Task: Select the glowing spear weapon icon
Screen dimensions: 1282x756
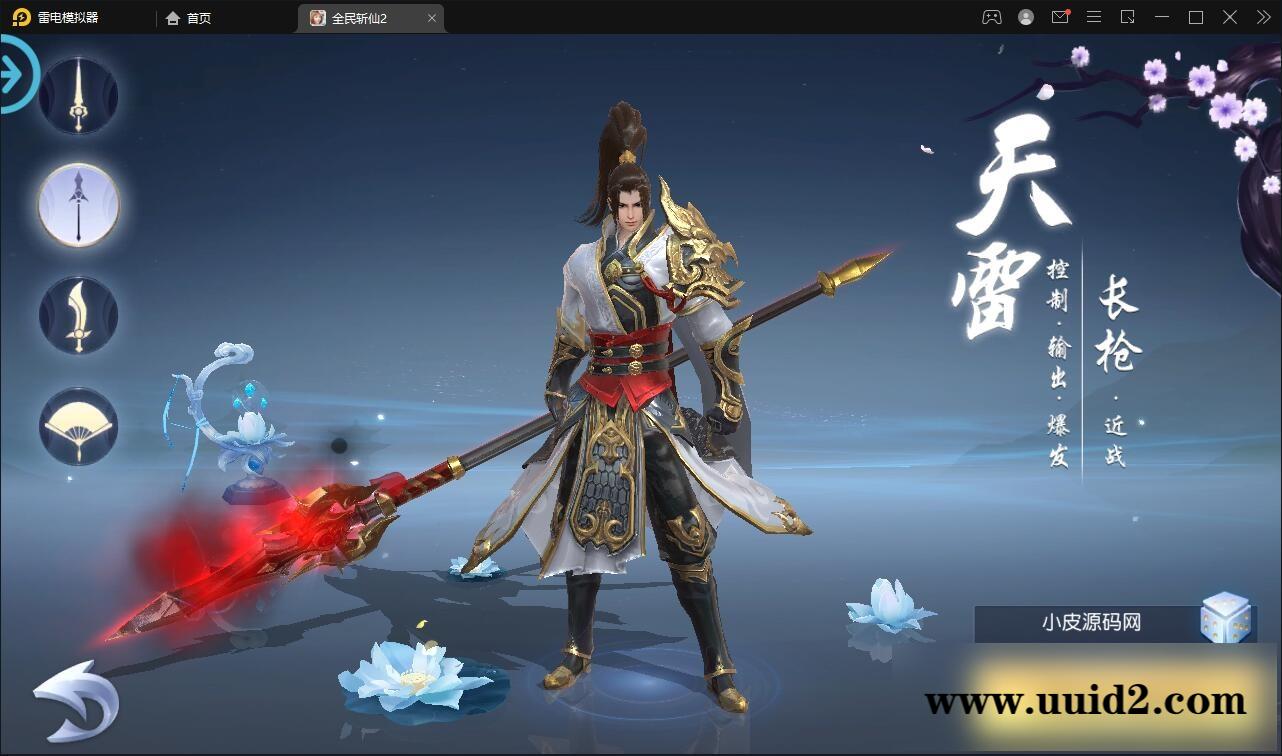Action: (x=78, y=204)
